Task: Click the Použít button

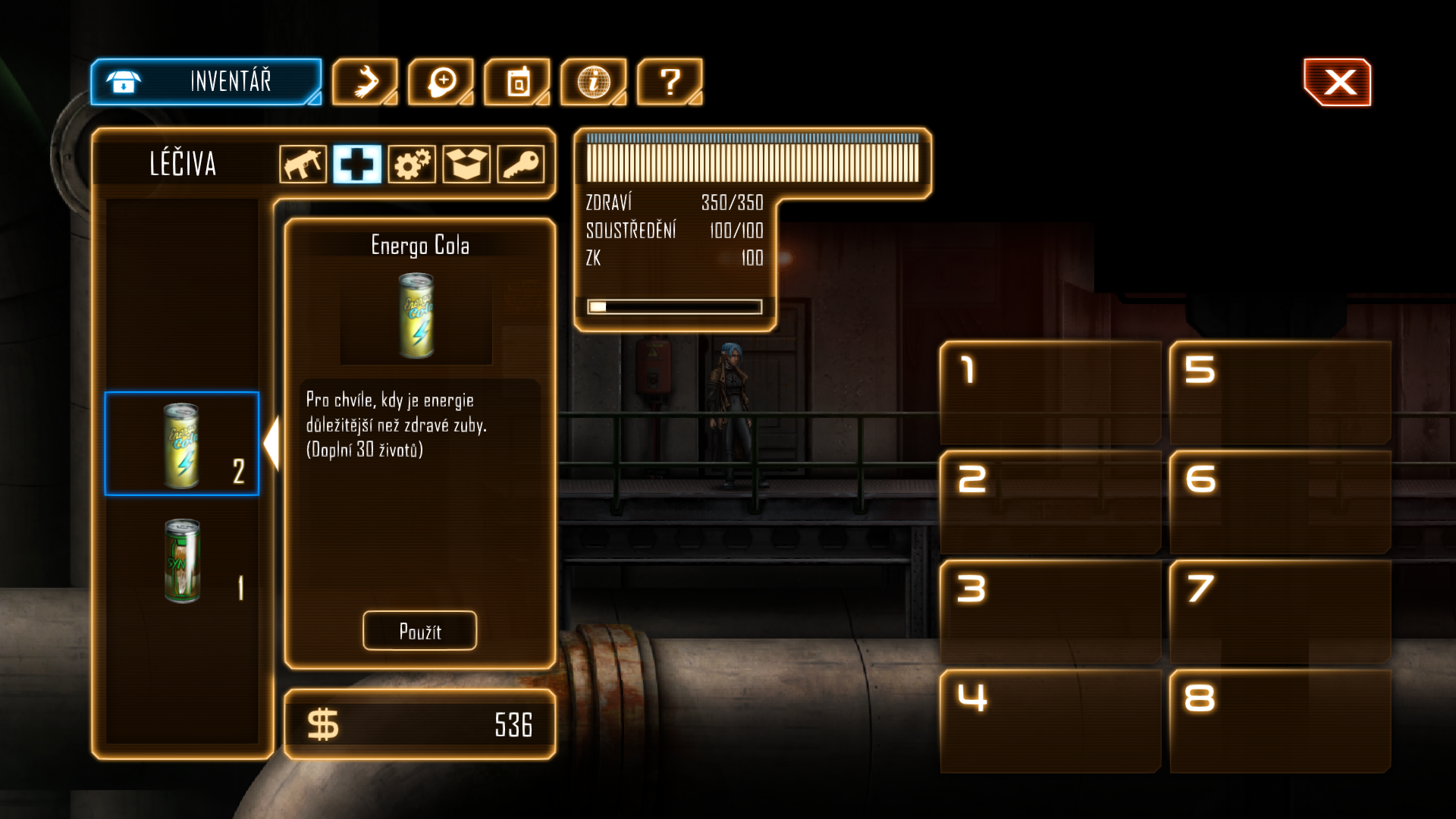Action: click(x=419, y=631)
